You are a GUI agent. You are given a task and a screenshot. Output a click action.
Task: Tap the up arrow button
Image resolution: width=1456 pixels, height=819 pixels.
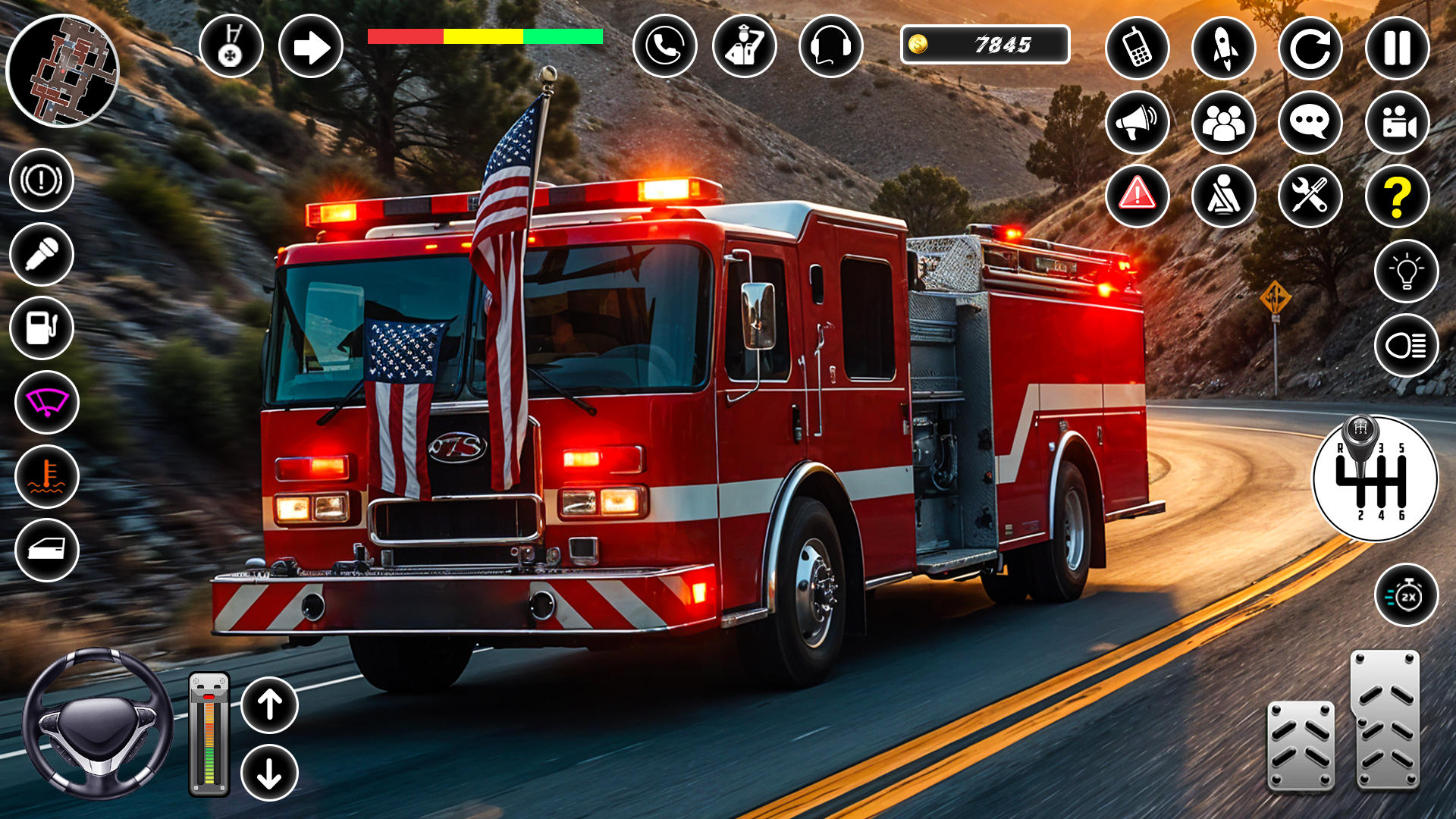tap(269, 705)
